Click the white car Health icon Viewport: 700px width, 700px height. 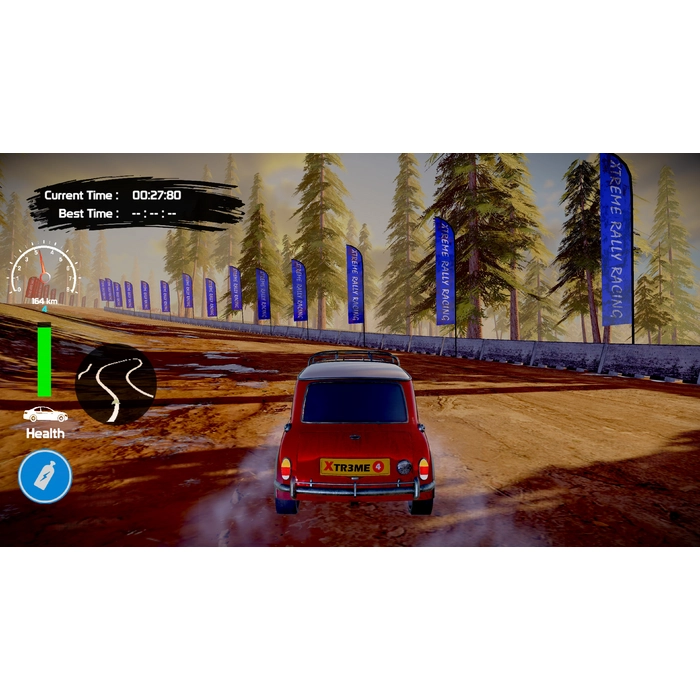click(x=45, y=414)
